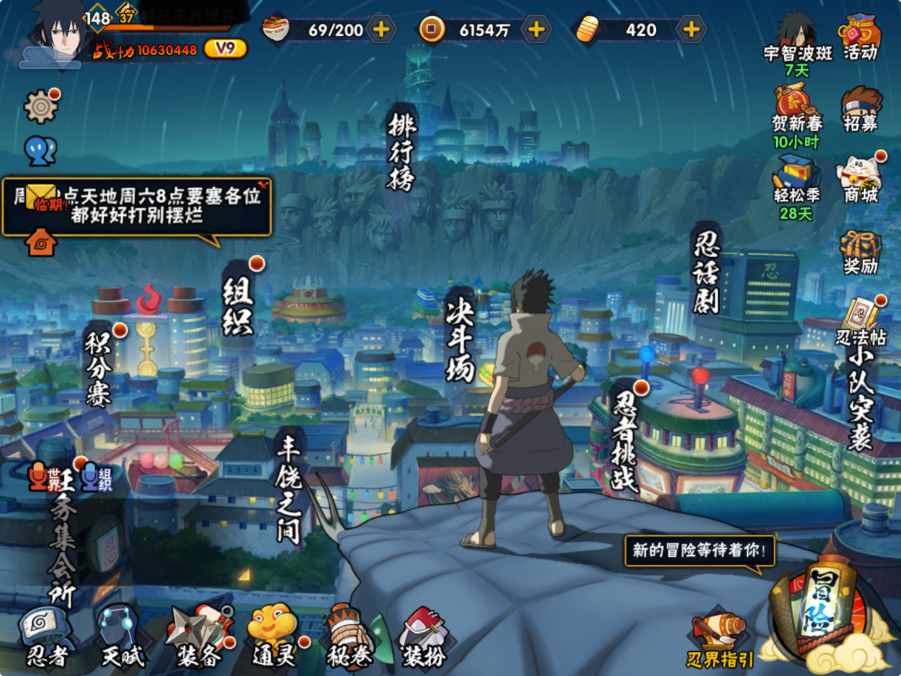Open the 商城 shop icon
Viewport: 901px width, 676px height.
[860, 178]
